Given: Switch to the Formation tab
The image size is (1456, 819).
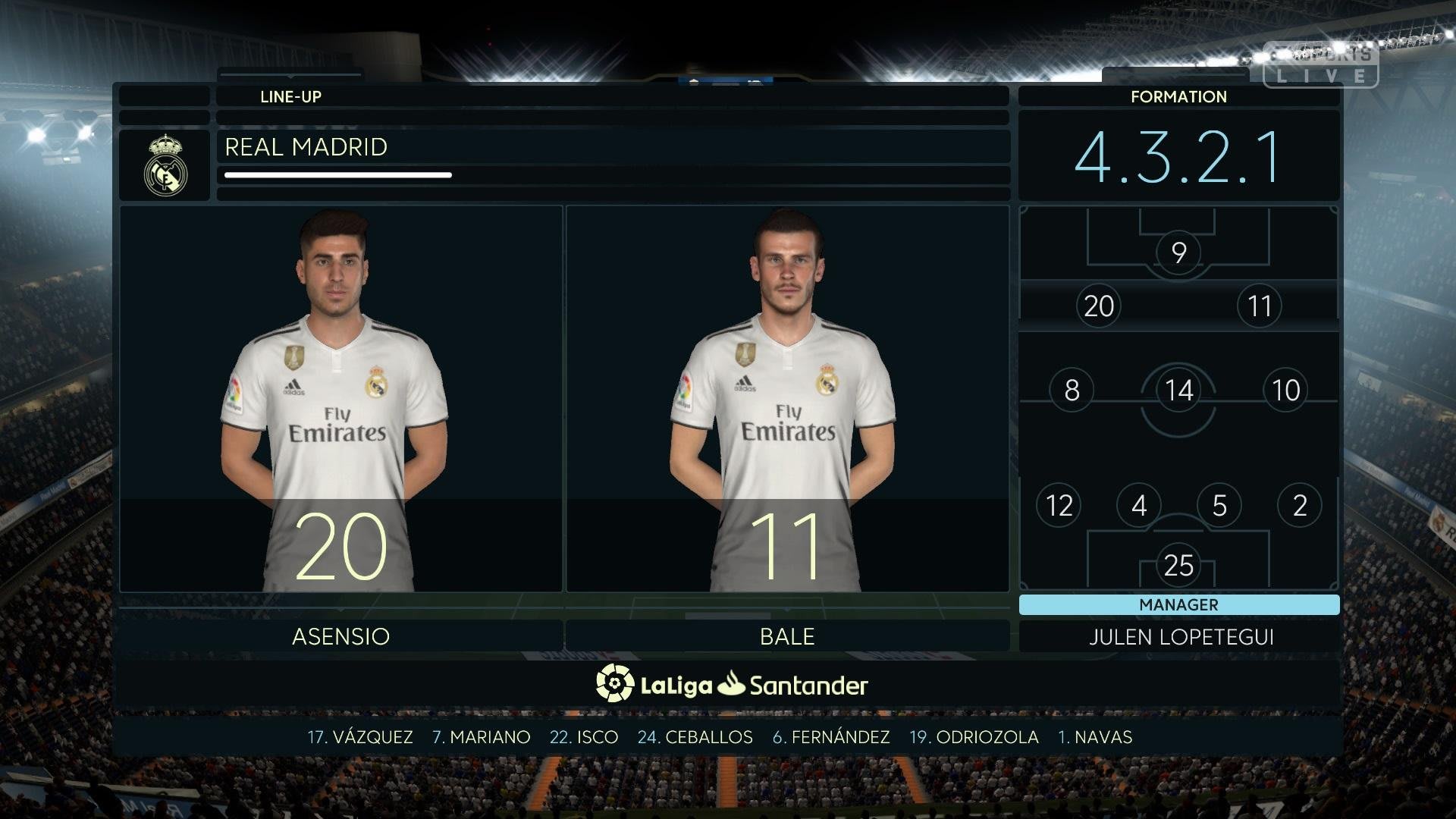Looking at the screenshot, I should 1178,96.
